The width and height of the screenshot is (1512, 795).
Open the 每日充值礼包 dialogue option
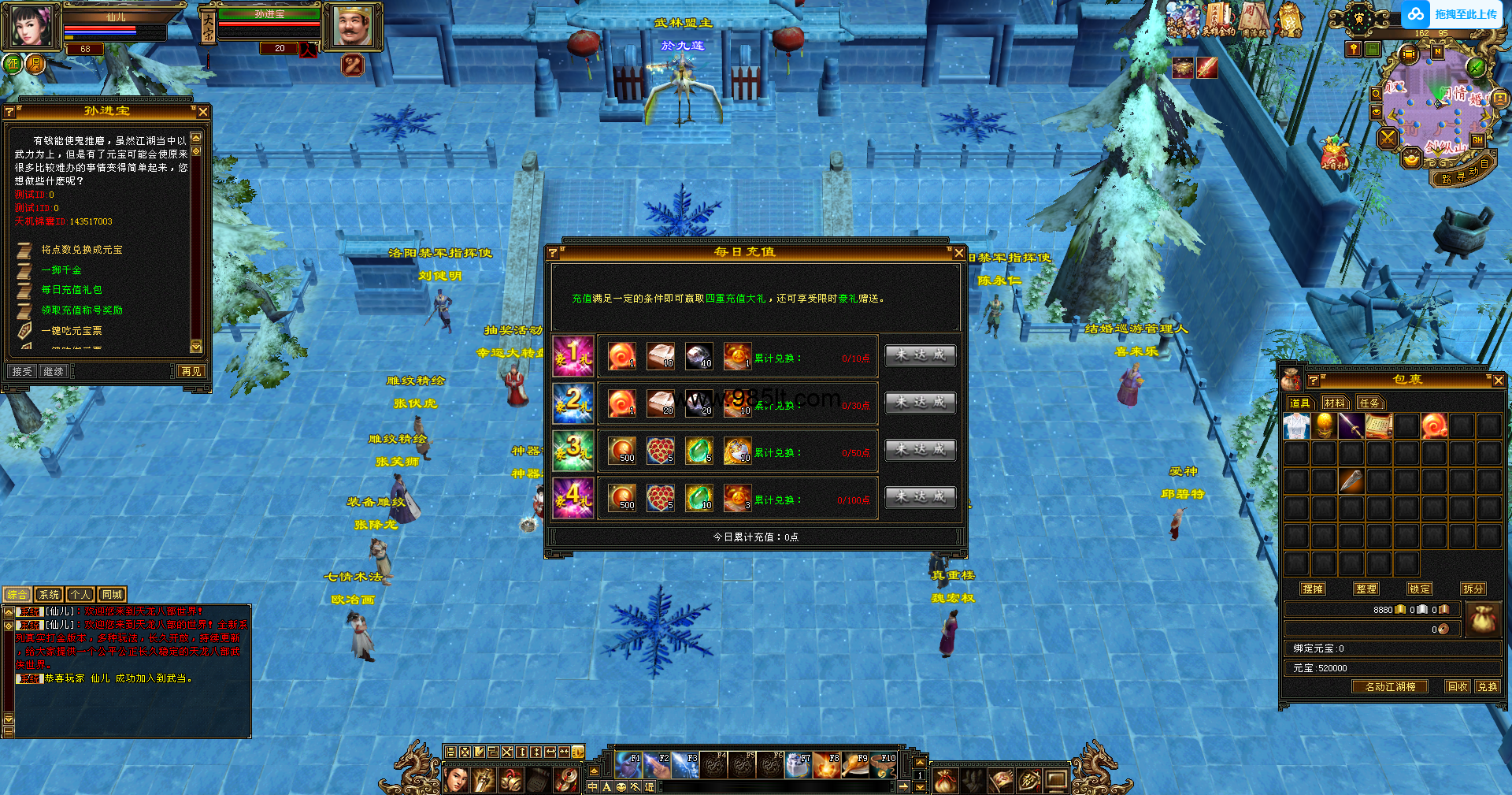tap(72, 290)
